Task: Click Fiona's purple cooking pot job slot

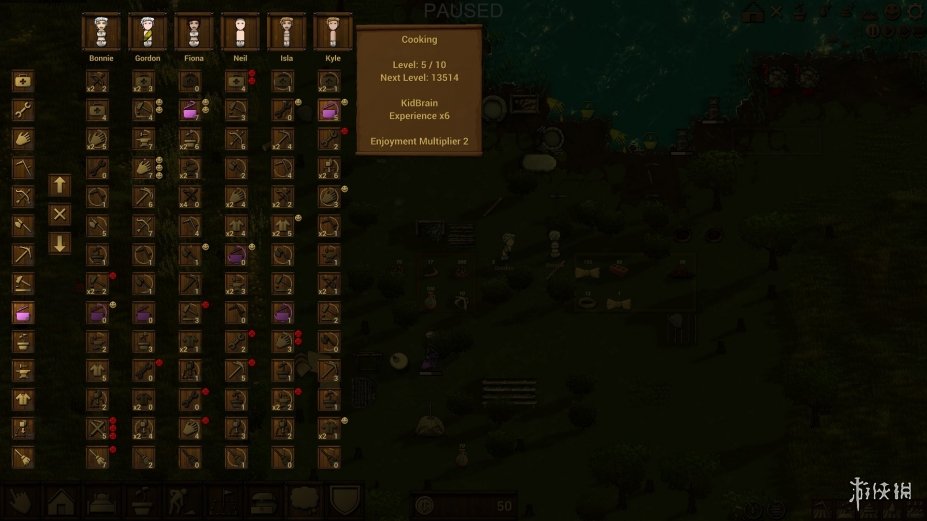Action: tap(189, 110)
